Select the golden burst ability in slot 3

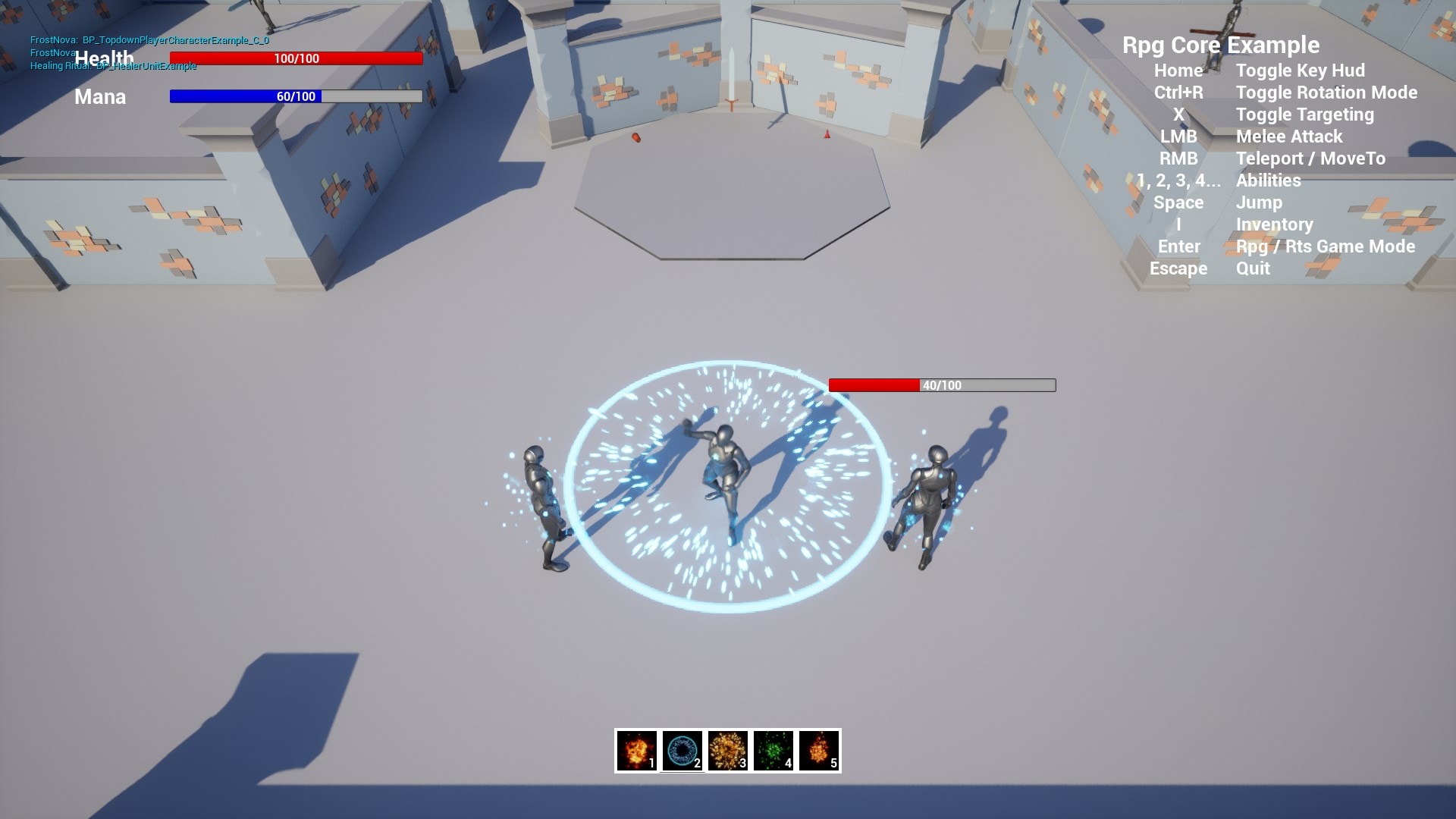tap(727, 752)
